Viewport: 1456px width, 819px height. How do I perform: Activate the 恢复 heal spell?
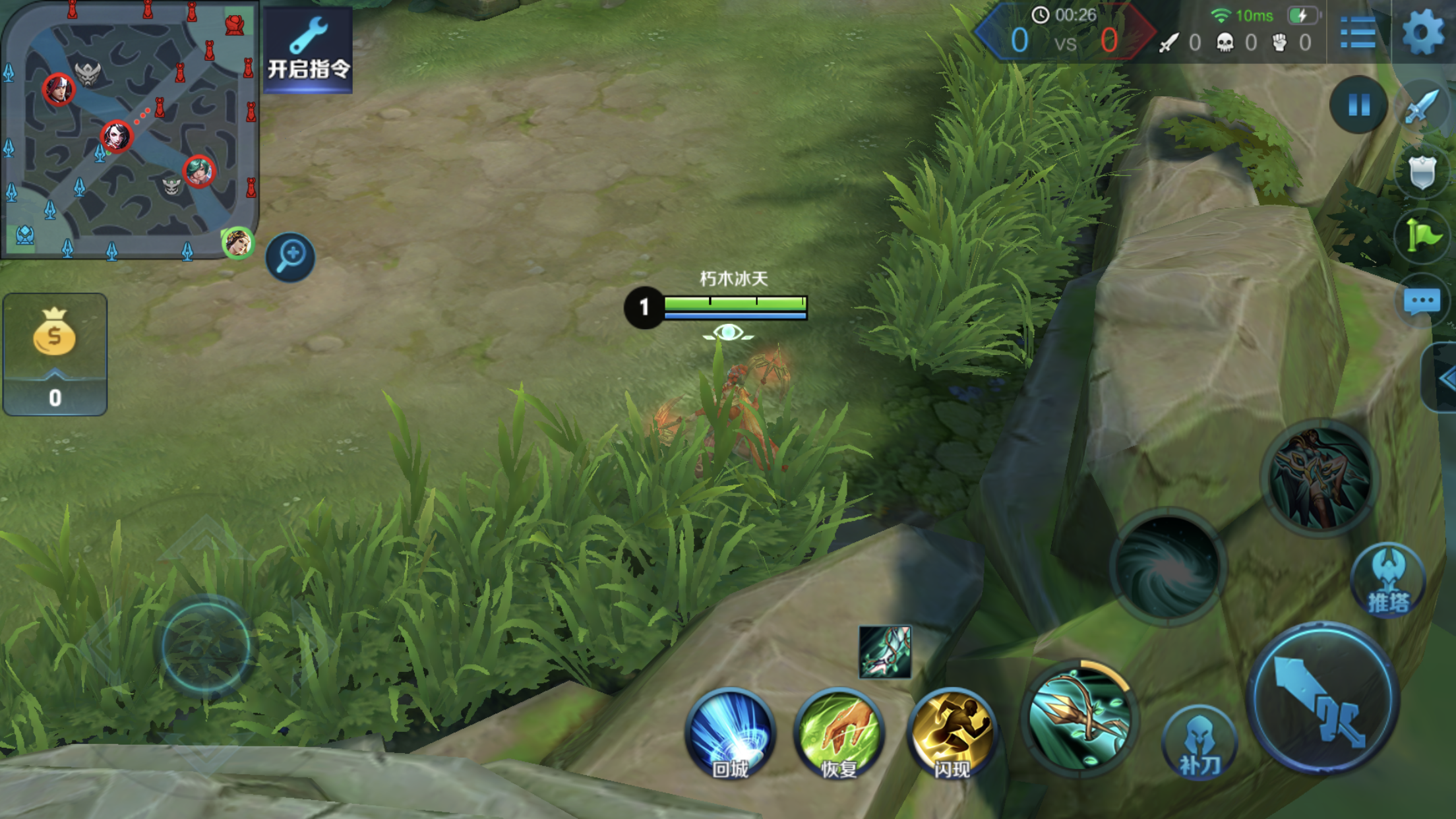pyautogui.click(x=839, y=733)
